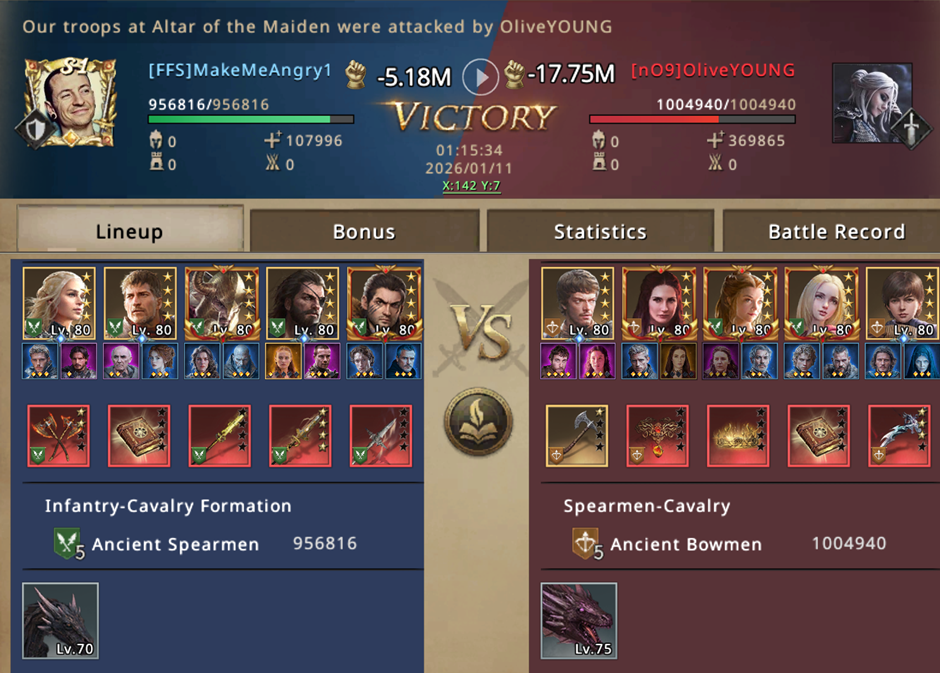Inspect the Lv.70 black dragon
The width and height of the screenshot is (940, 673).
point(60,620)
